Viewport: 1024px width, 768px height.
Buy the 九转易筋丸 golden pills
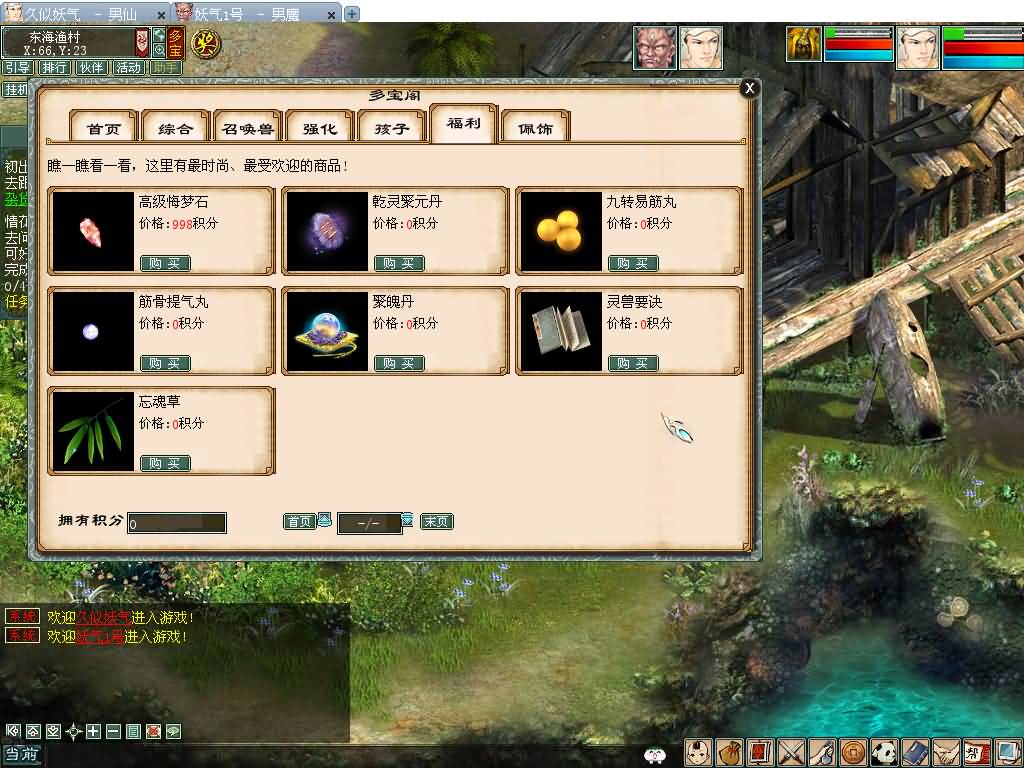[x=633, y=263]
